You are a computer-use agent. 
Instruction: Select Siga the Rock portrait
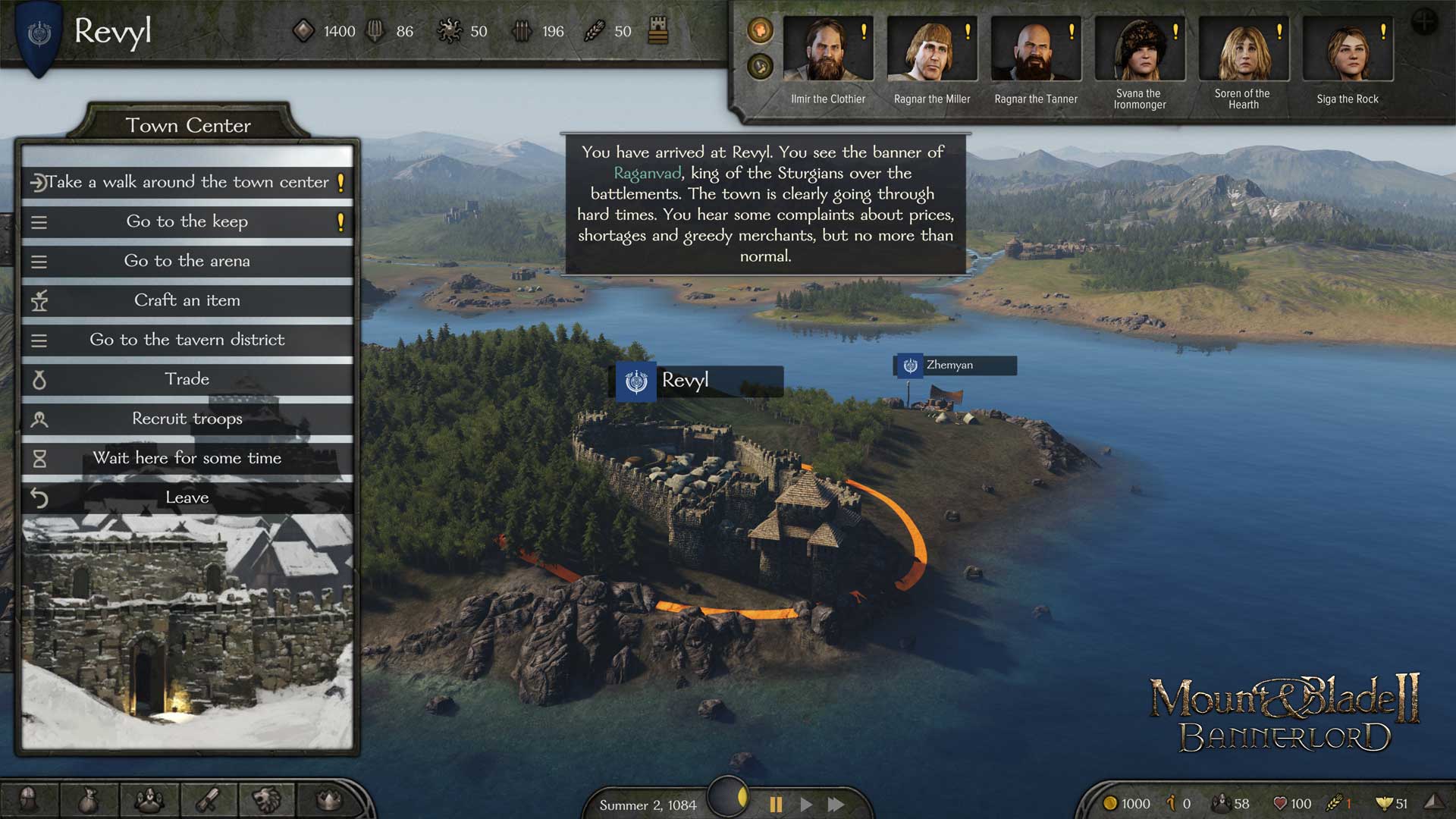(x=1347, y=50)
